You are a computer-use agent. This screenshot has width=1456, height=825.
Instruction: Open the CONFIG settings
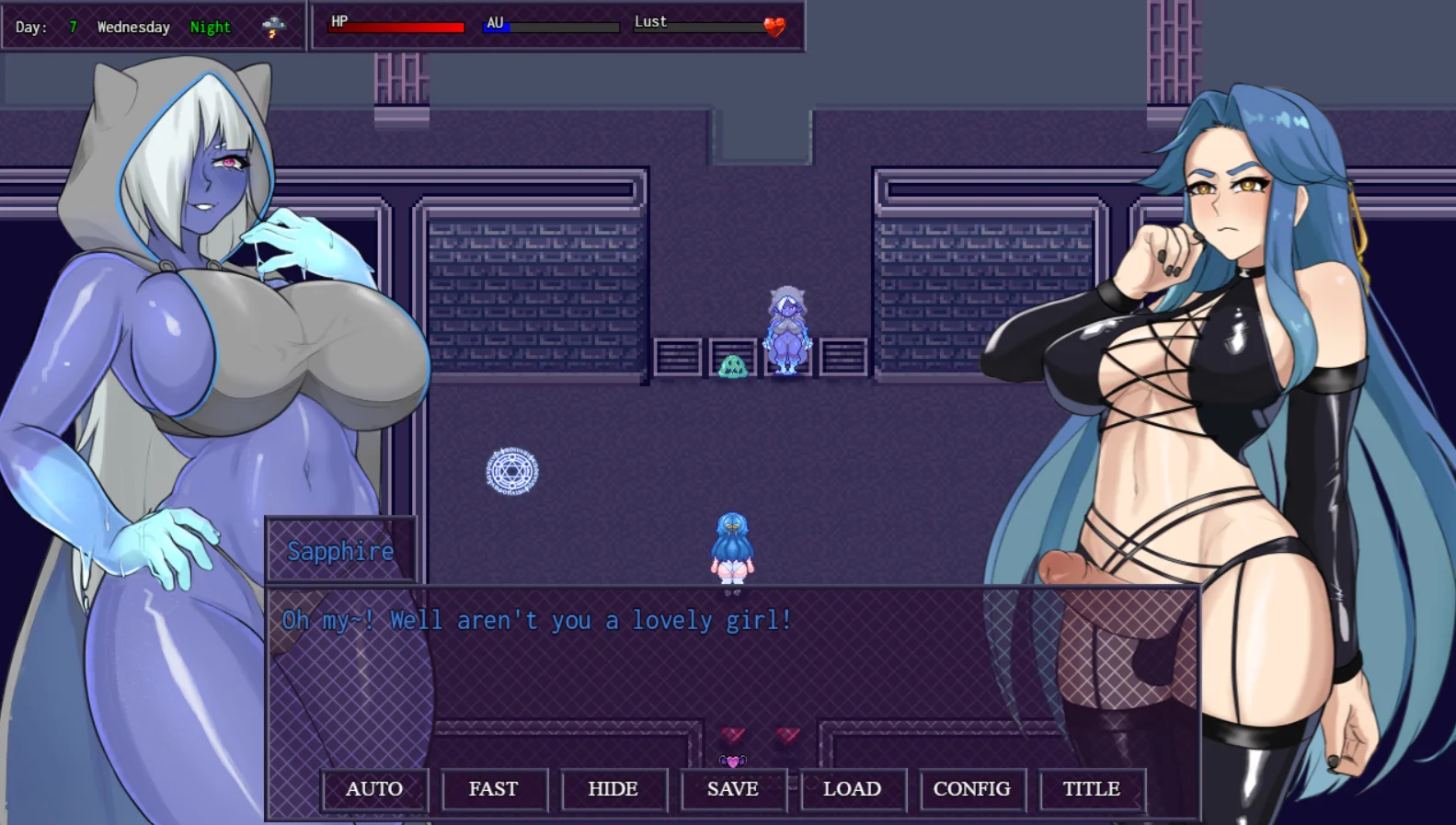pyautogui.click(x=972, y=789)
